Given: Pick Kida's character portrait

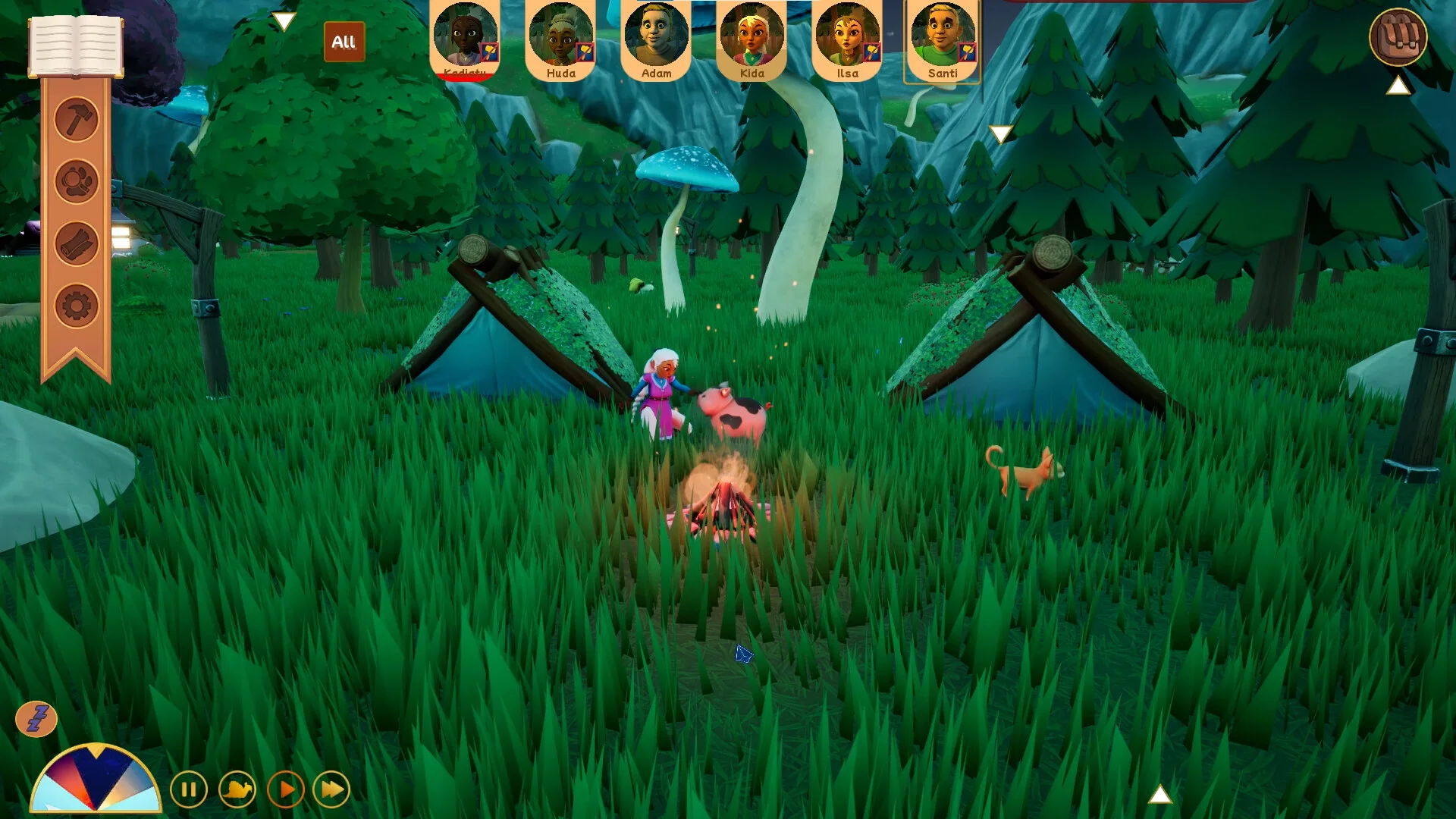Looking at the screenshot, I should [x=752, y=38].
